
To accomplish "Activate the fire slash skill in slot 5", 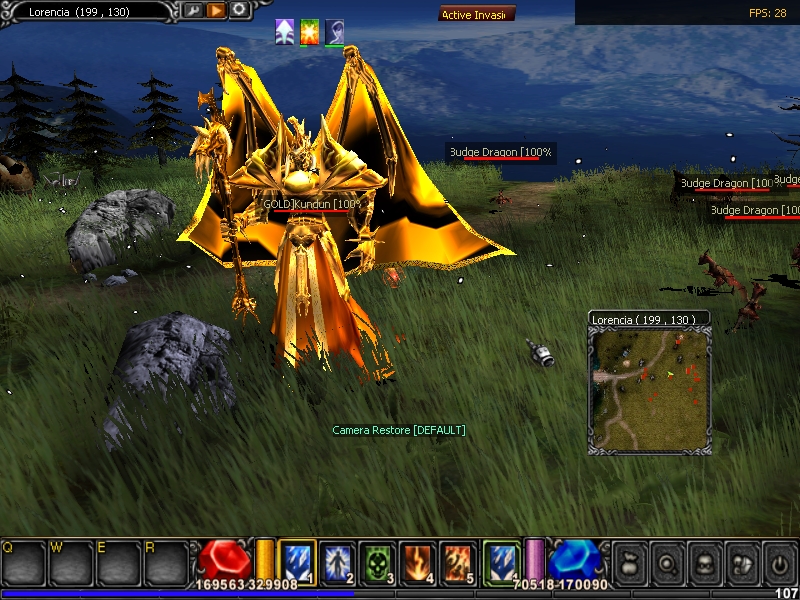I will [x=457, y=562].
